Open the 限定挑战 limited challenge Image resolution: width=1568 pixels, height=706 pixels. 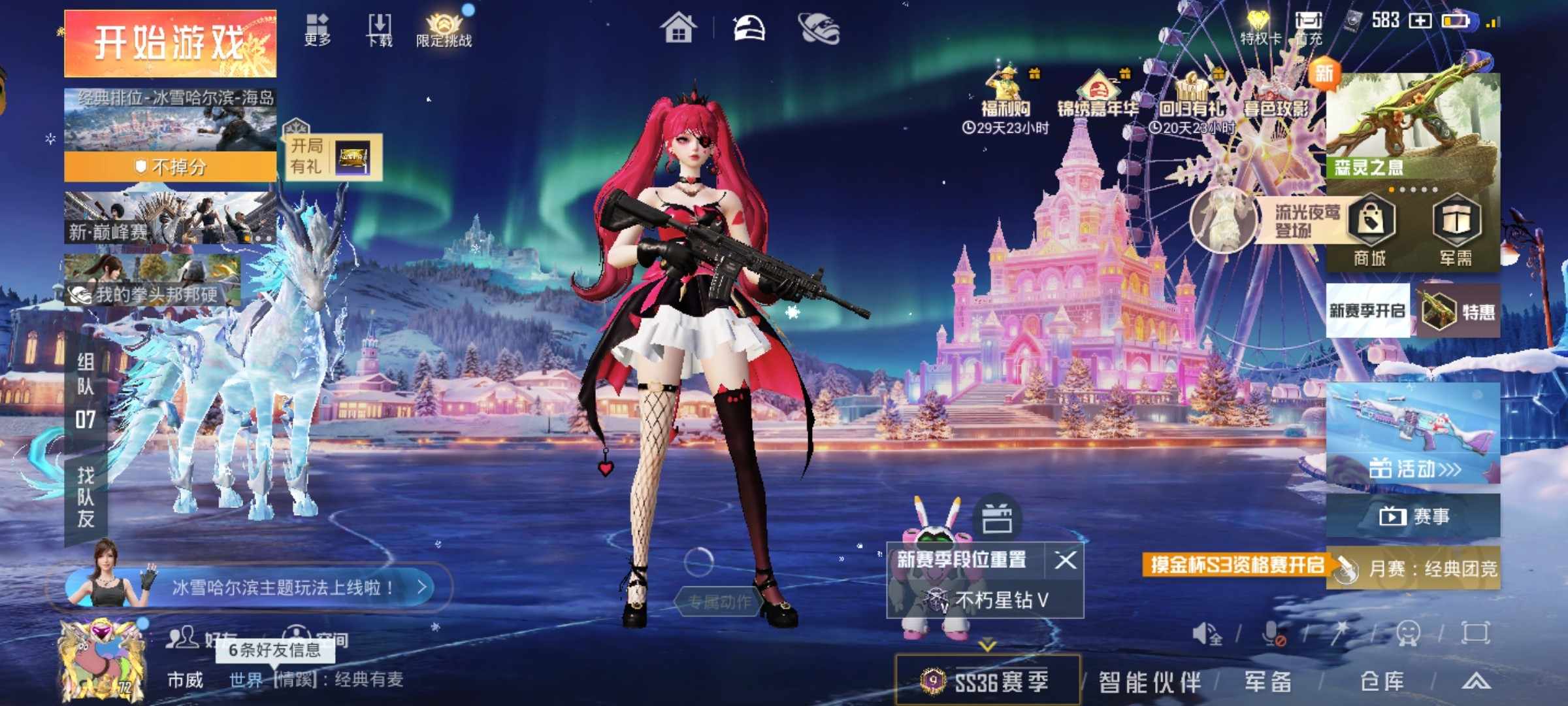coord(444,30)
